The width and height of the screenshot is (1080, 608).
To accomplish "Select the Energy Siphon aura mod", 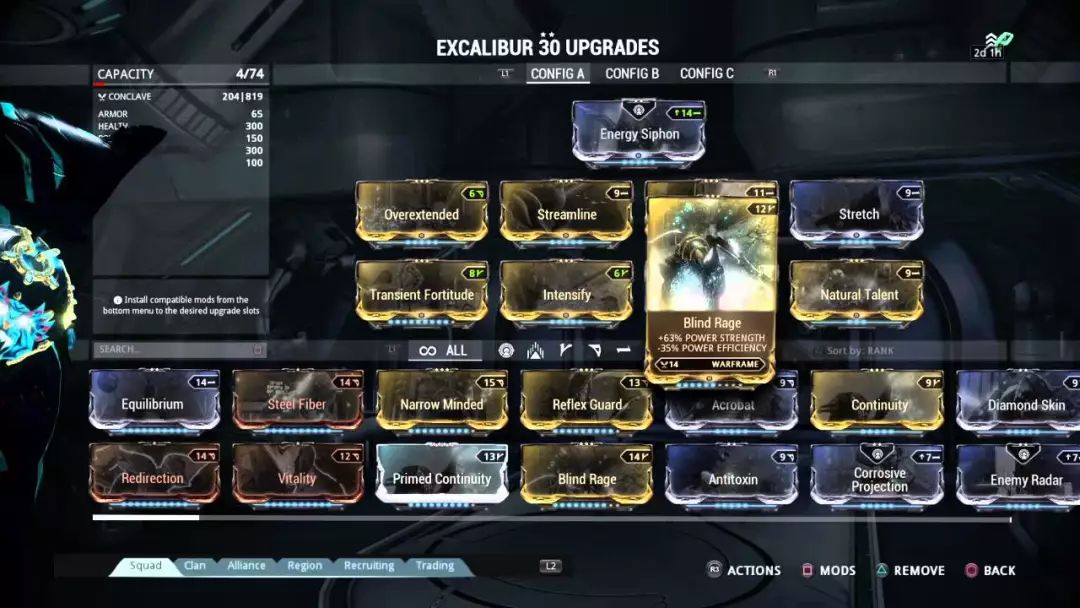I will coord(639,133).
